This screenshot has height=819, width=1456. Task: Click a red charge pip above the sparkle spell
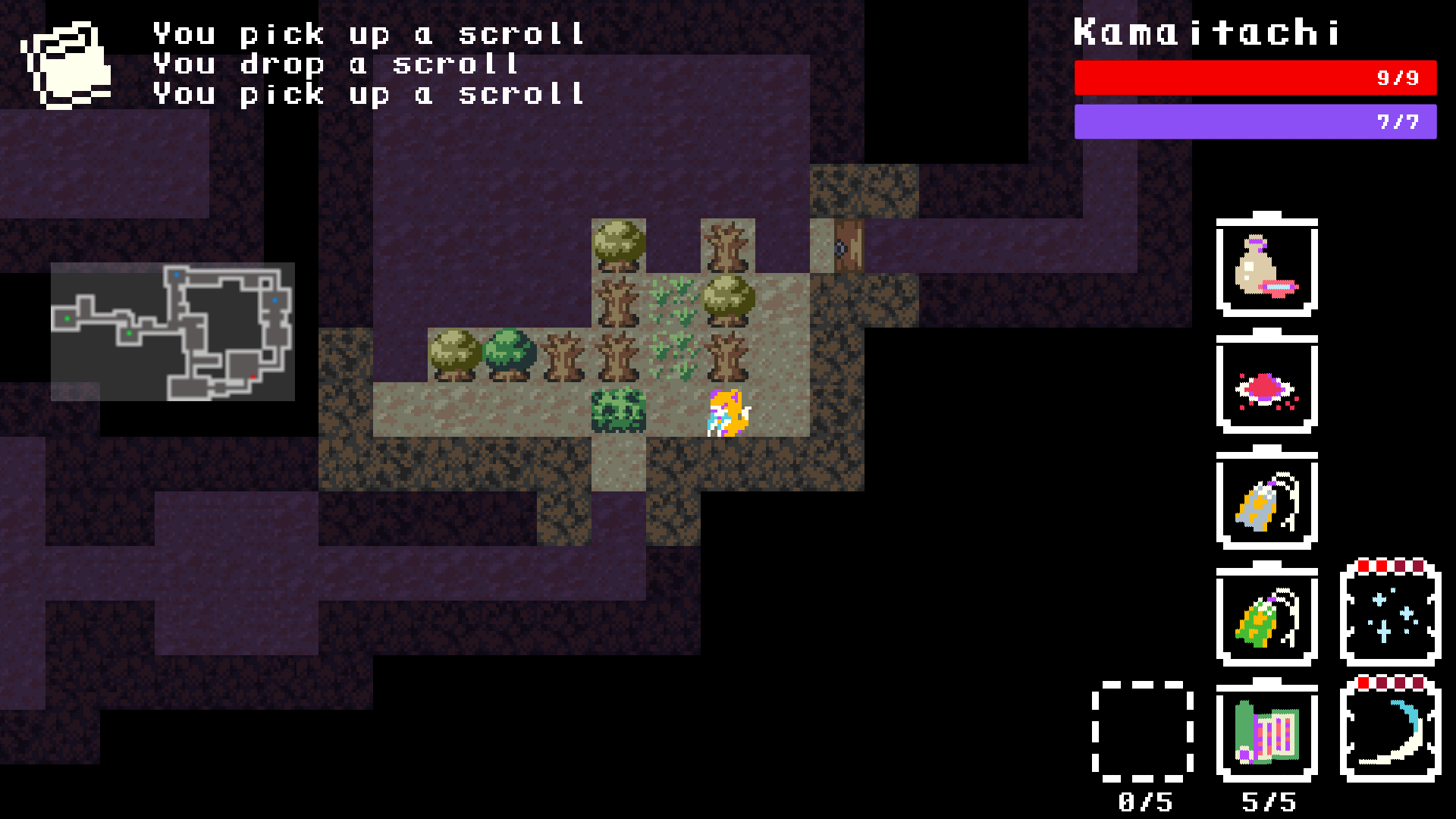coord(1363,566)
